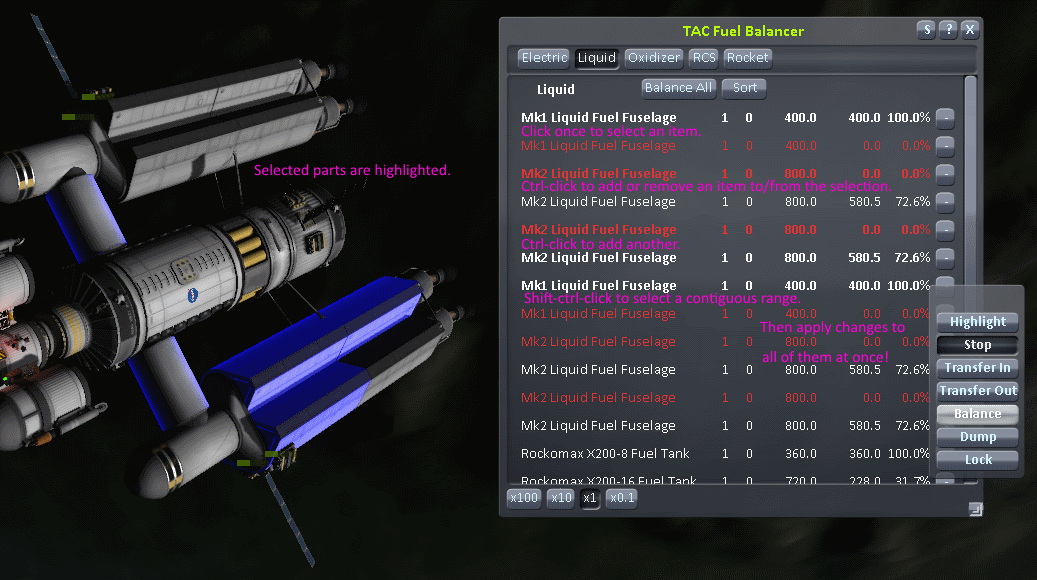The height and width of the screenshot is (580, 1037).
Task: Set the transfer rate to x0.1
Action: (621, 497)
